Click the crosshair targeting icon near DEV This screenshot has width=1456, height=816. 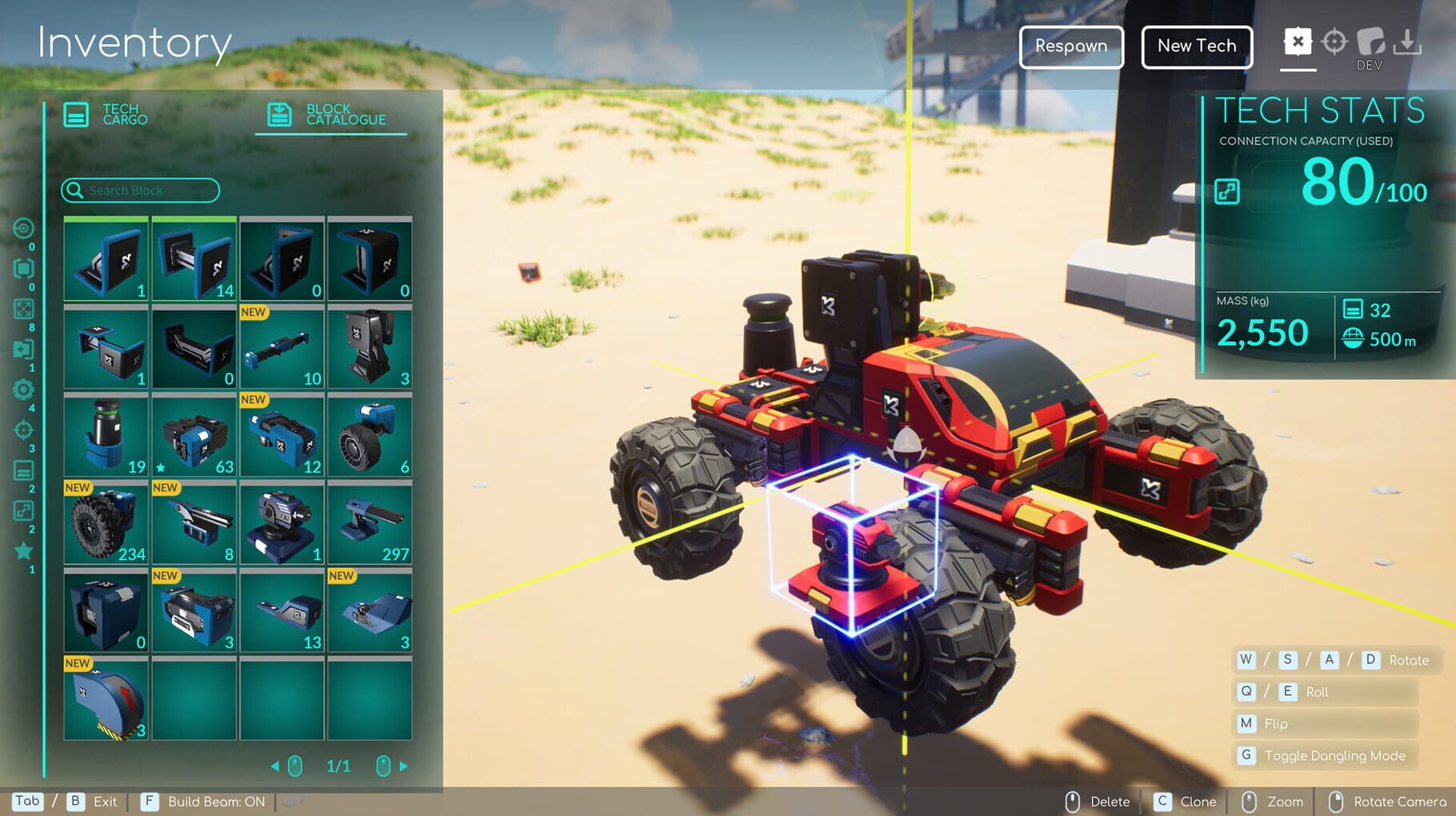coord(1334,42)
